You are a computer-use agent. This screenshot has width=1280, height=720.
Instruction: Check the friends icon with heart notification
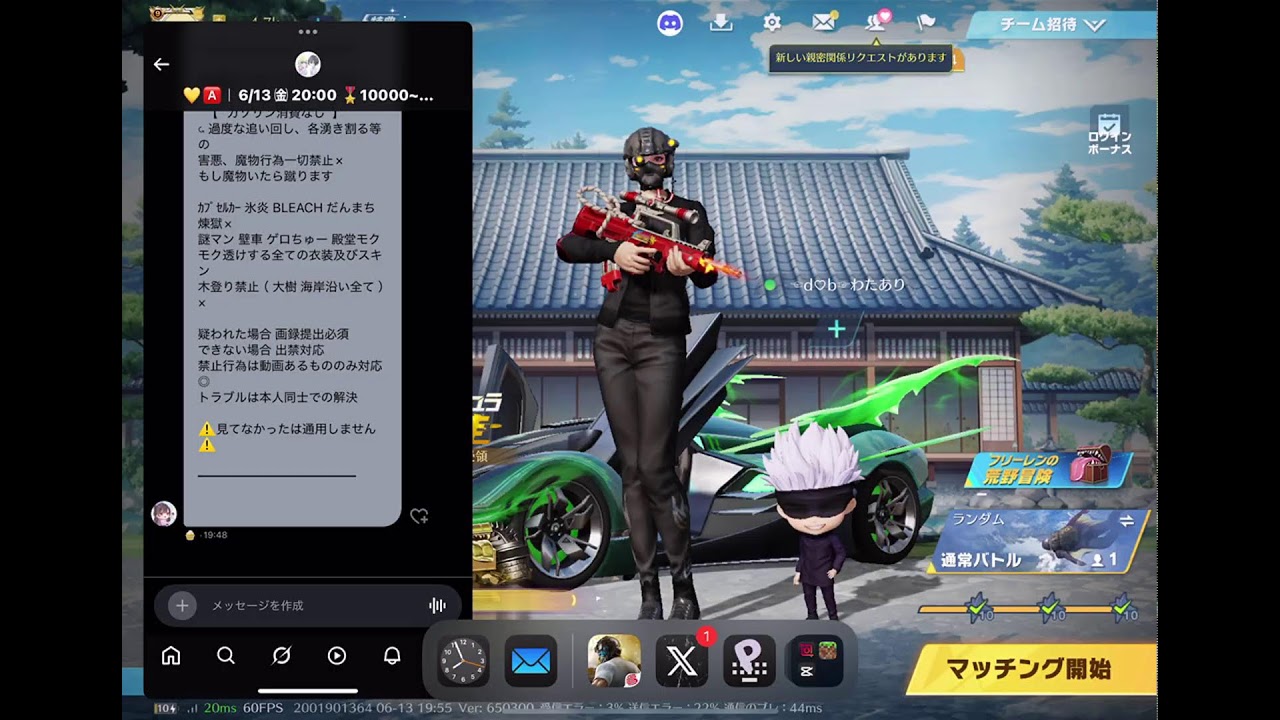point(876,22)
